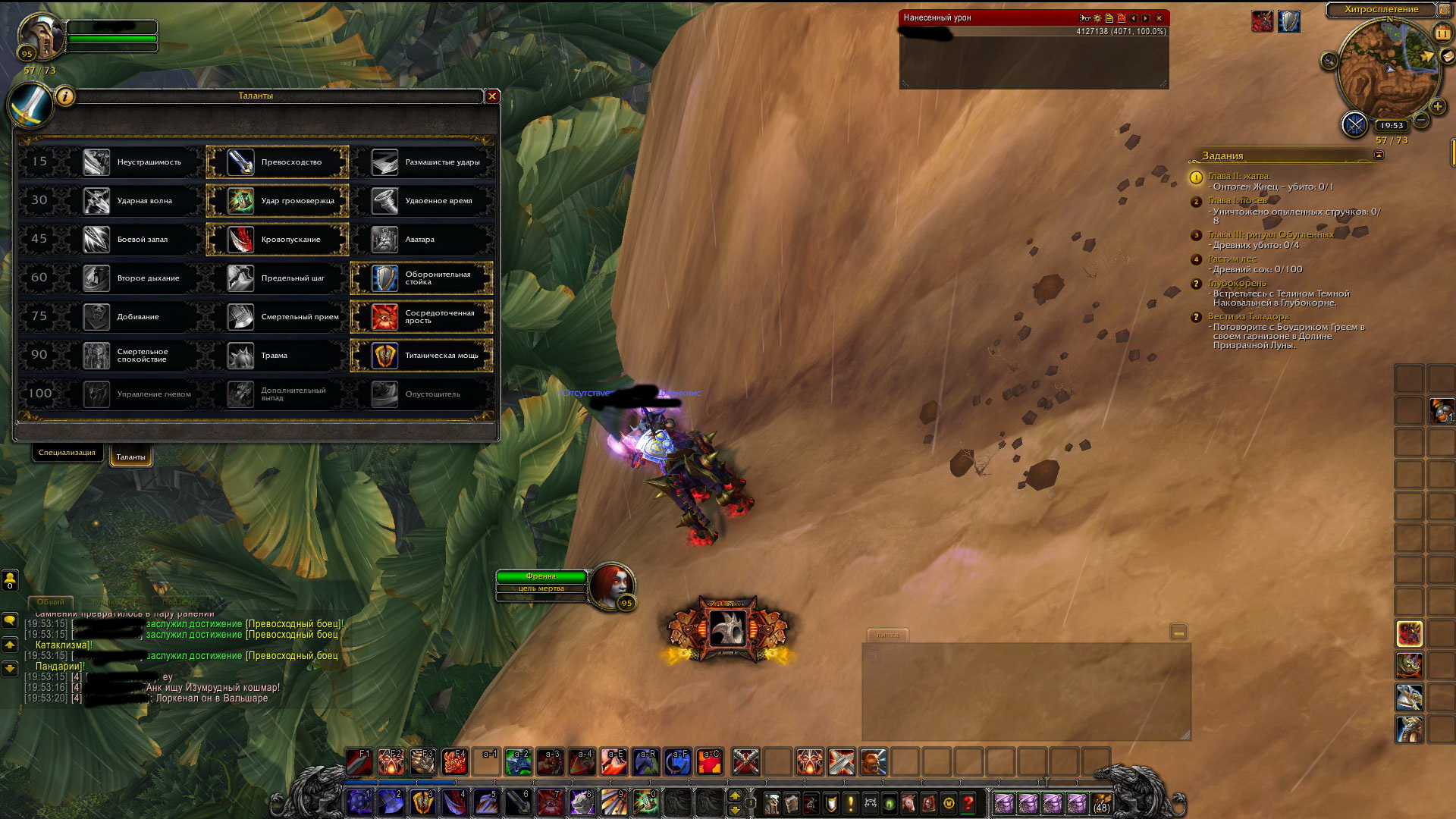
Task: Click the Френна target portrait
Action: click(613, 585)
